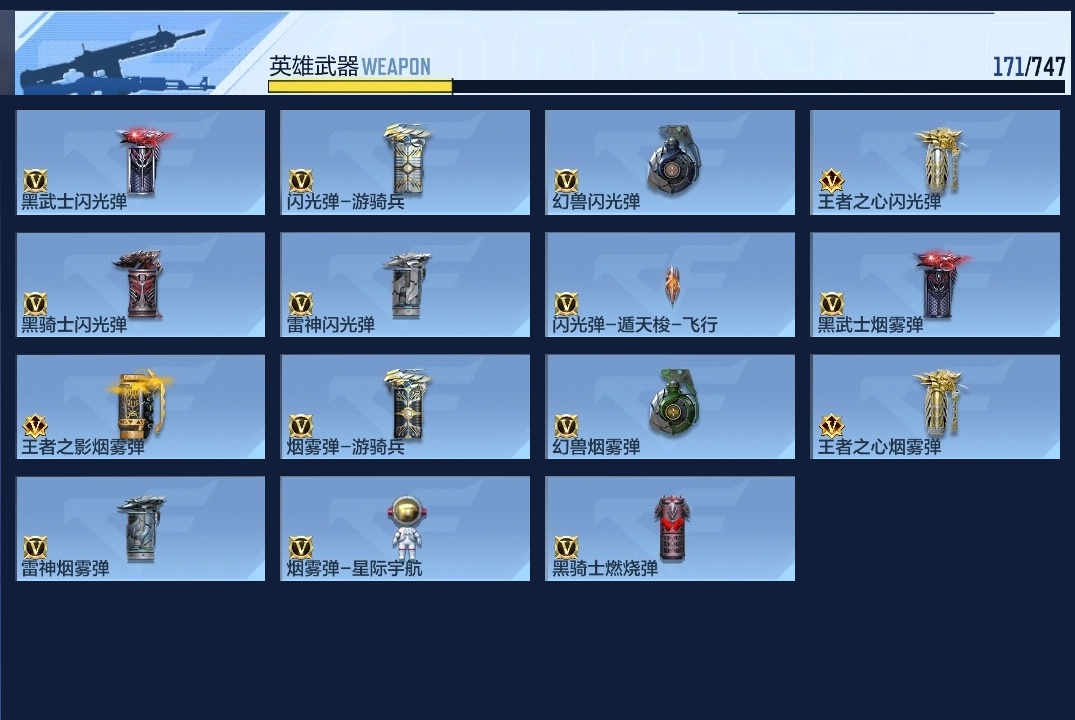
Task: Select the 雷神闪光弹 card
Action: [405, 285]
